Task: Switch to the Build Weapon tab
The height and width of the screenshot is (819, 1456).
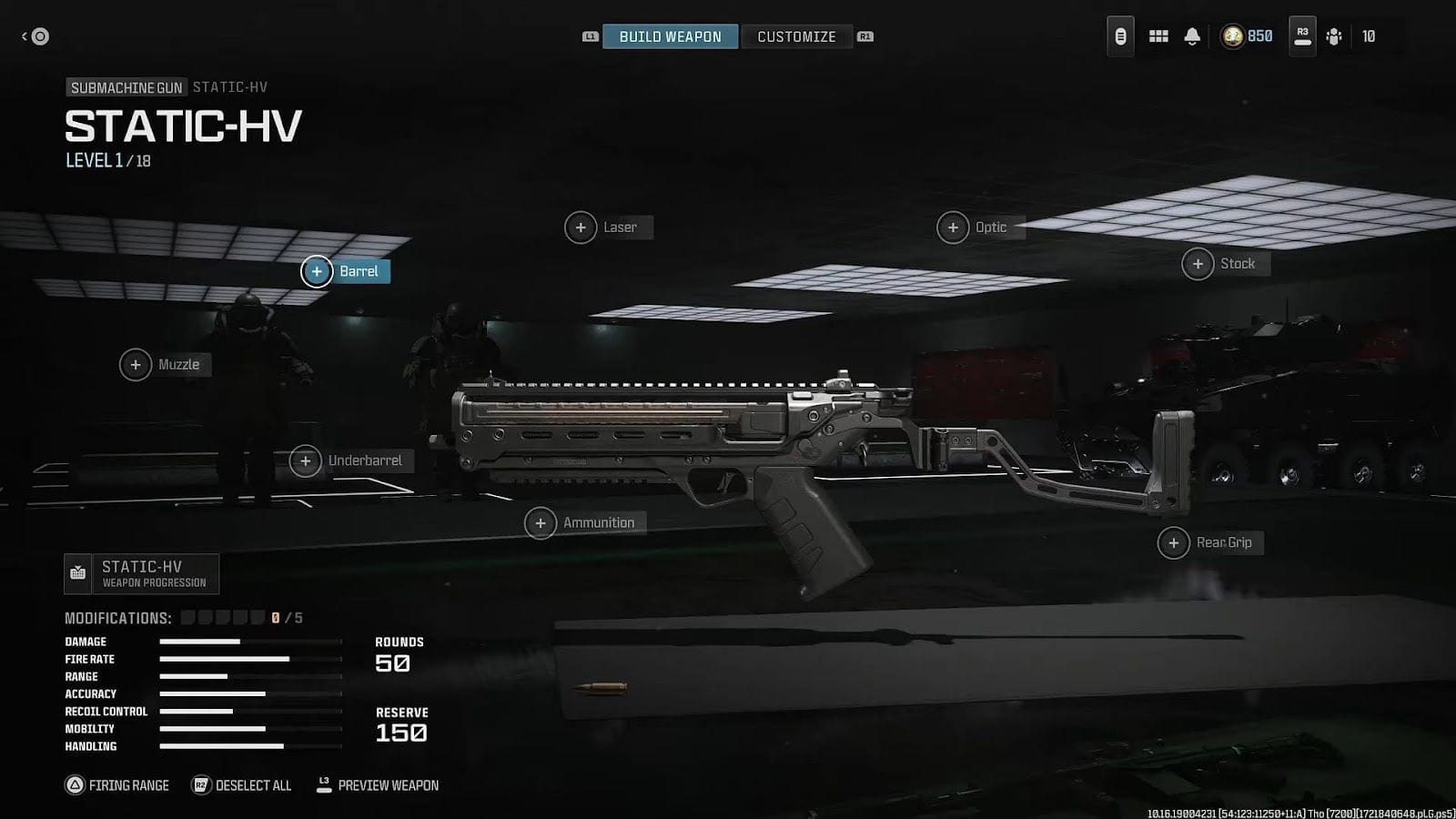Action: tap(670, 36)
